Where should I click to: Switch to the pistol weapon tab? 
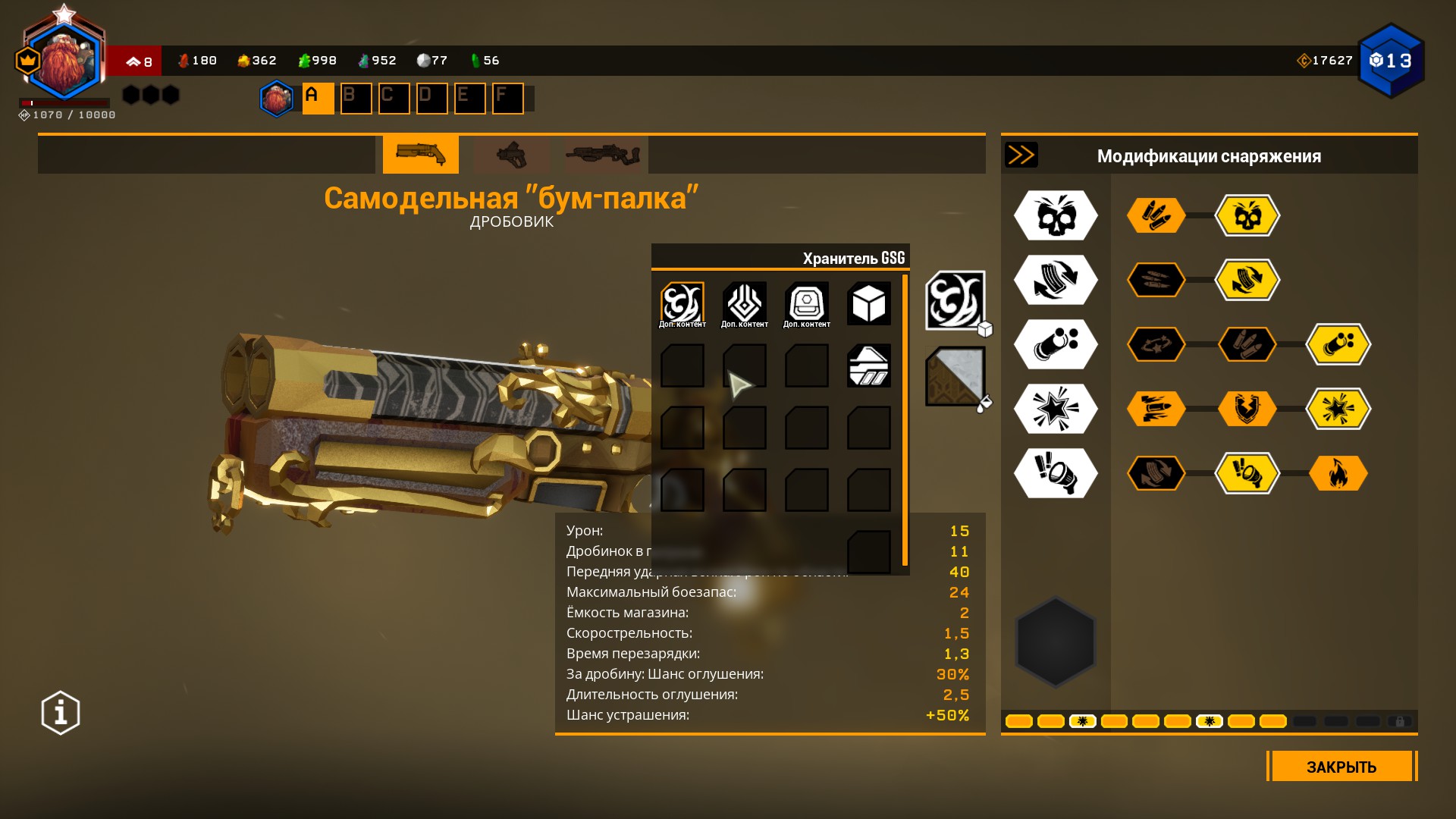click(x=511, y=155)
